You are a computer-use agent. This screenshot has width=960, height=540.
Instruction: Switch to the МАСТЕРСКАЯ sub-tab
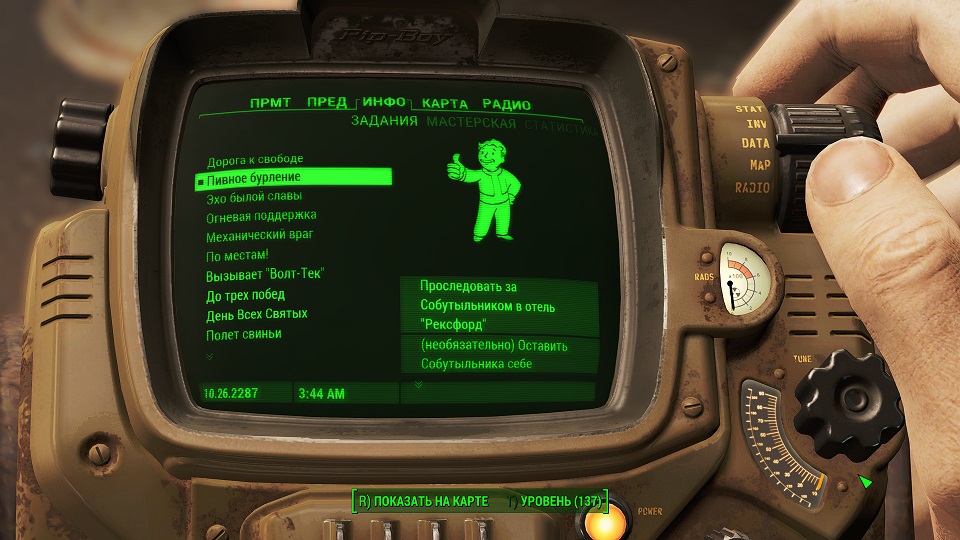point(471,124)
